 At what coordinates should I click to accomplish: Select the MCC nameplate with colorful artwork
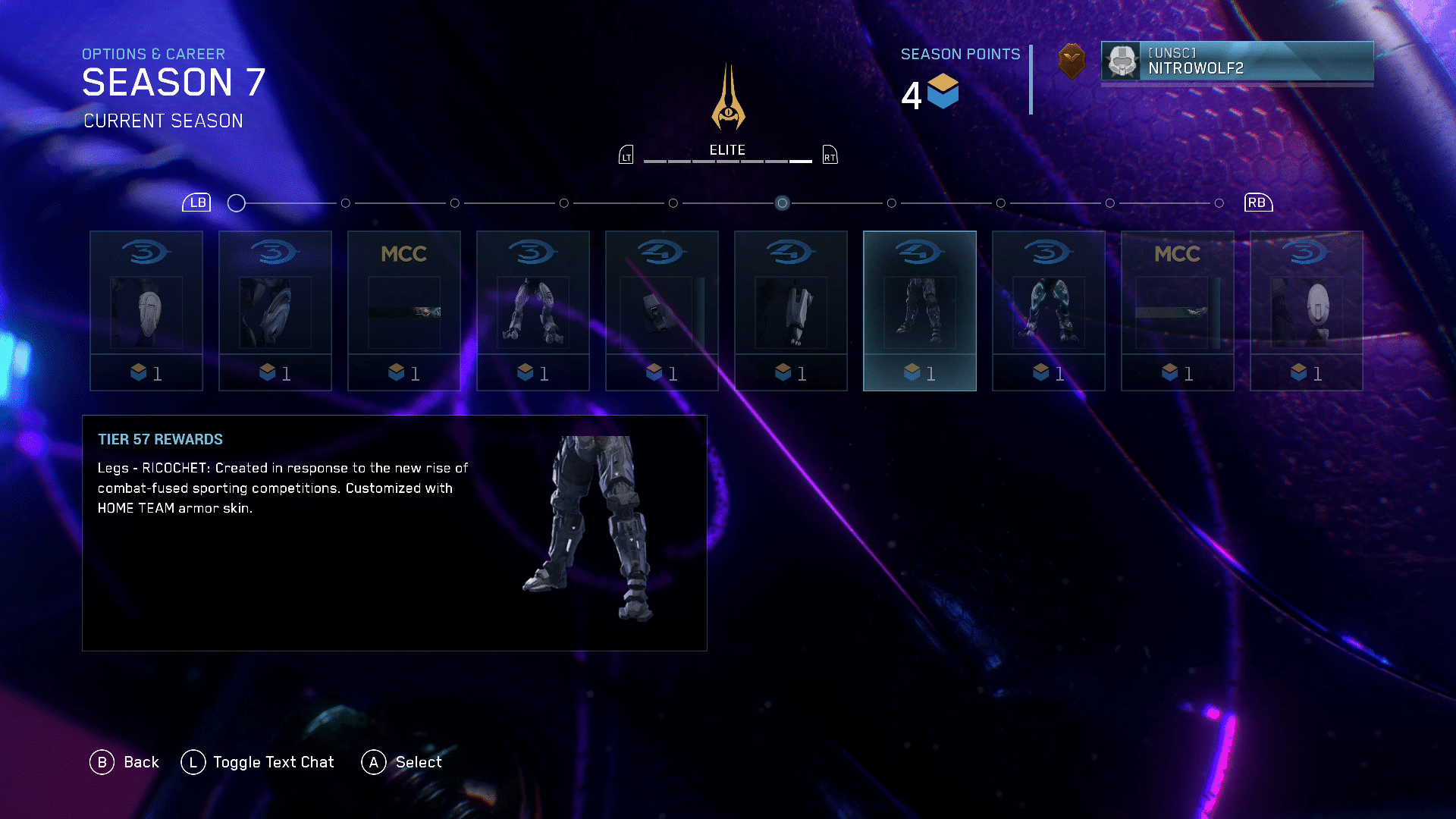tap(403, 311)
